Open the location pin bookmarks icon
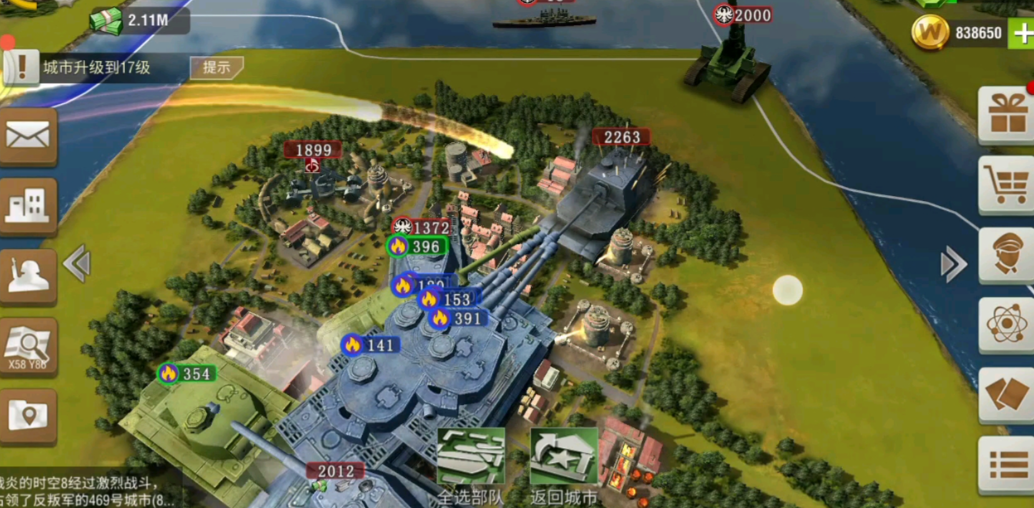 27,416
